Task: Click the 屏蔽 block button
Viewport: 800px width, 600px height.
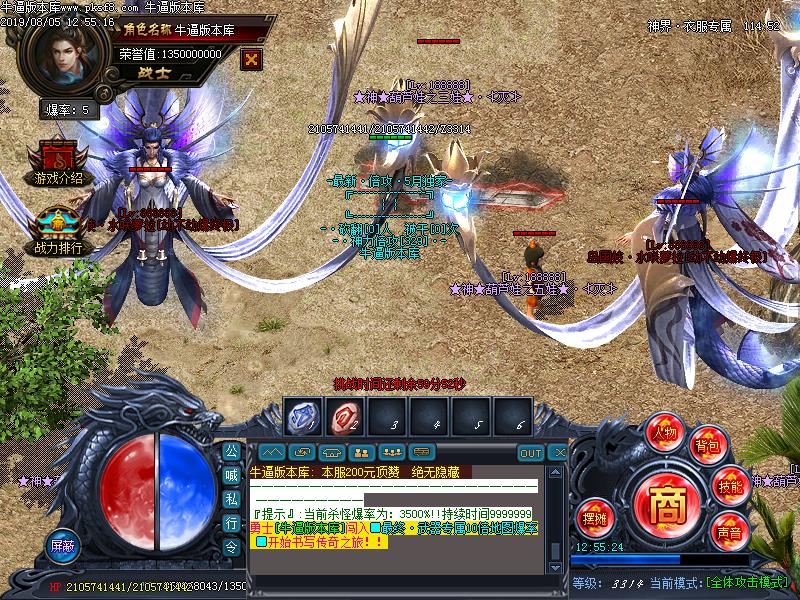Action: [x=62, y=546]
